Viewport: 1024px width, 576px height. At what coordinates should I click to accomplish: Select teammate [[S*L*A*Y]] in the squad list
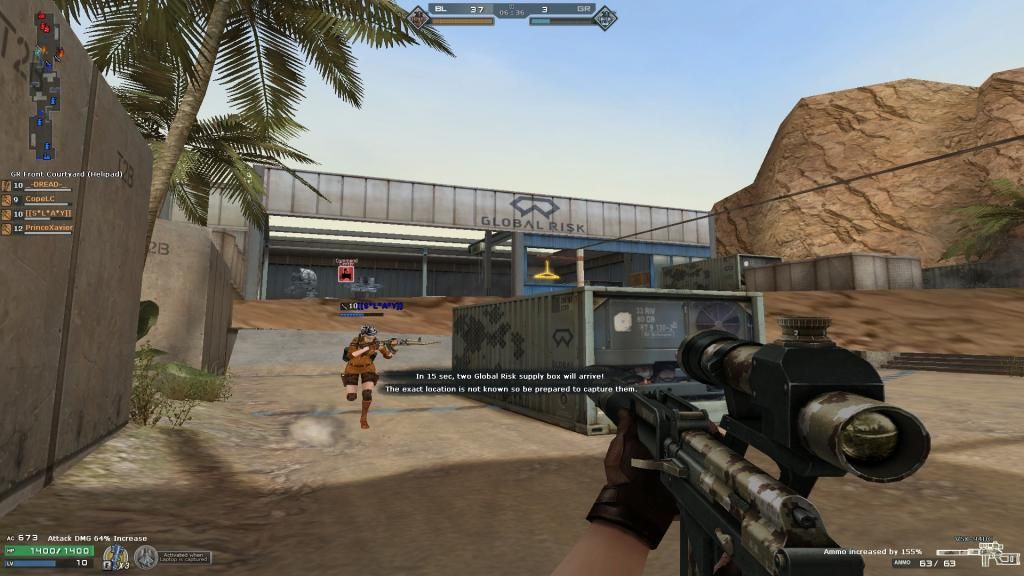(x=47, y=214)
